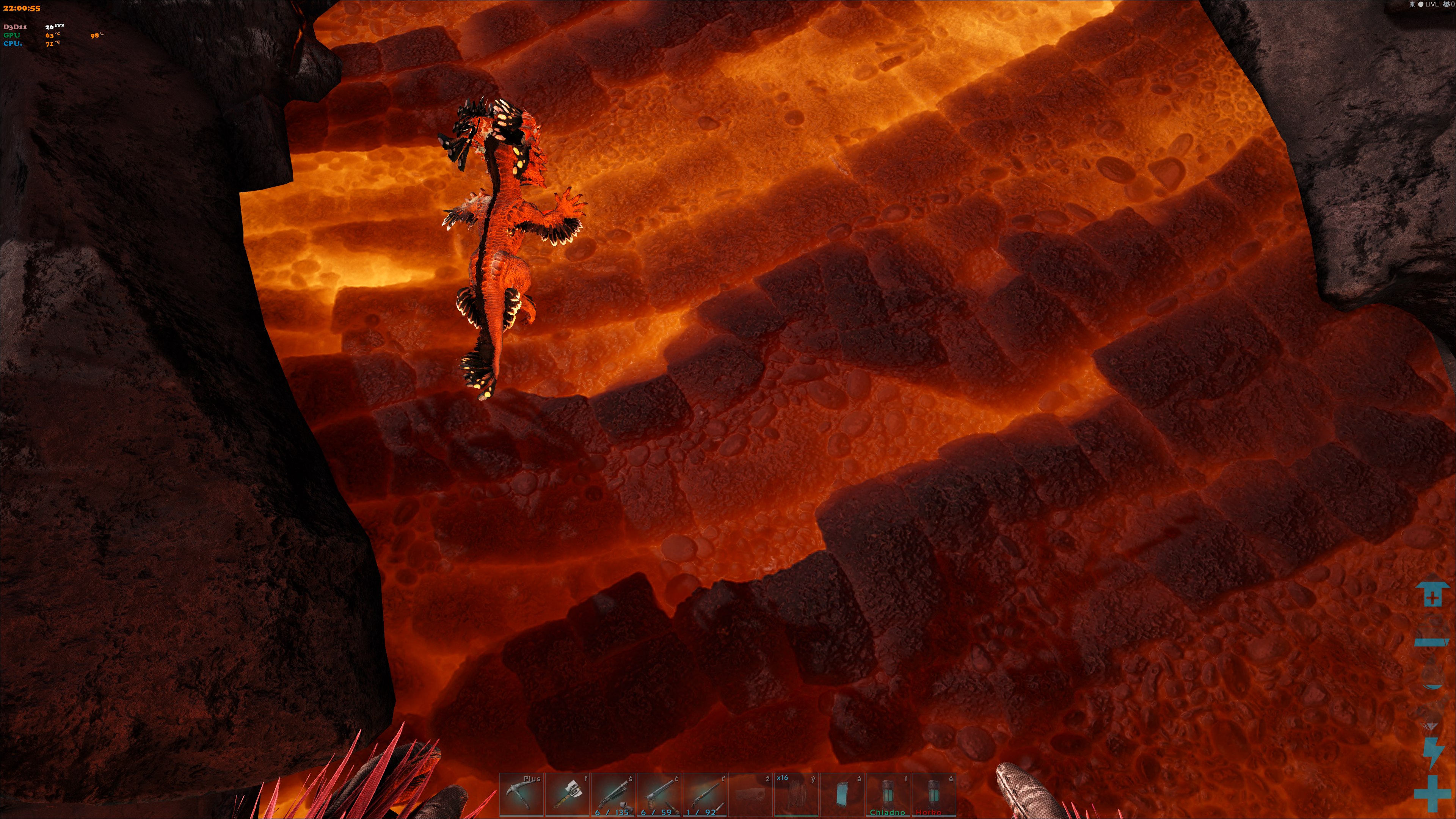
Task: Equip the rifle showing 1 / 92 ammo
Action: point(704,794)
